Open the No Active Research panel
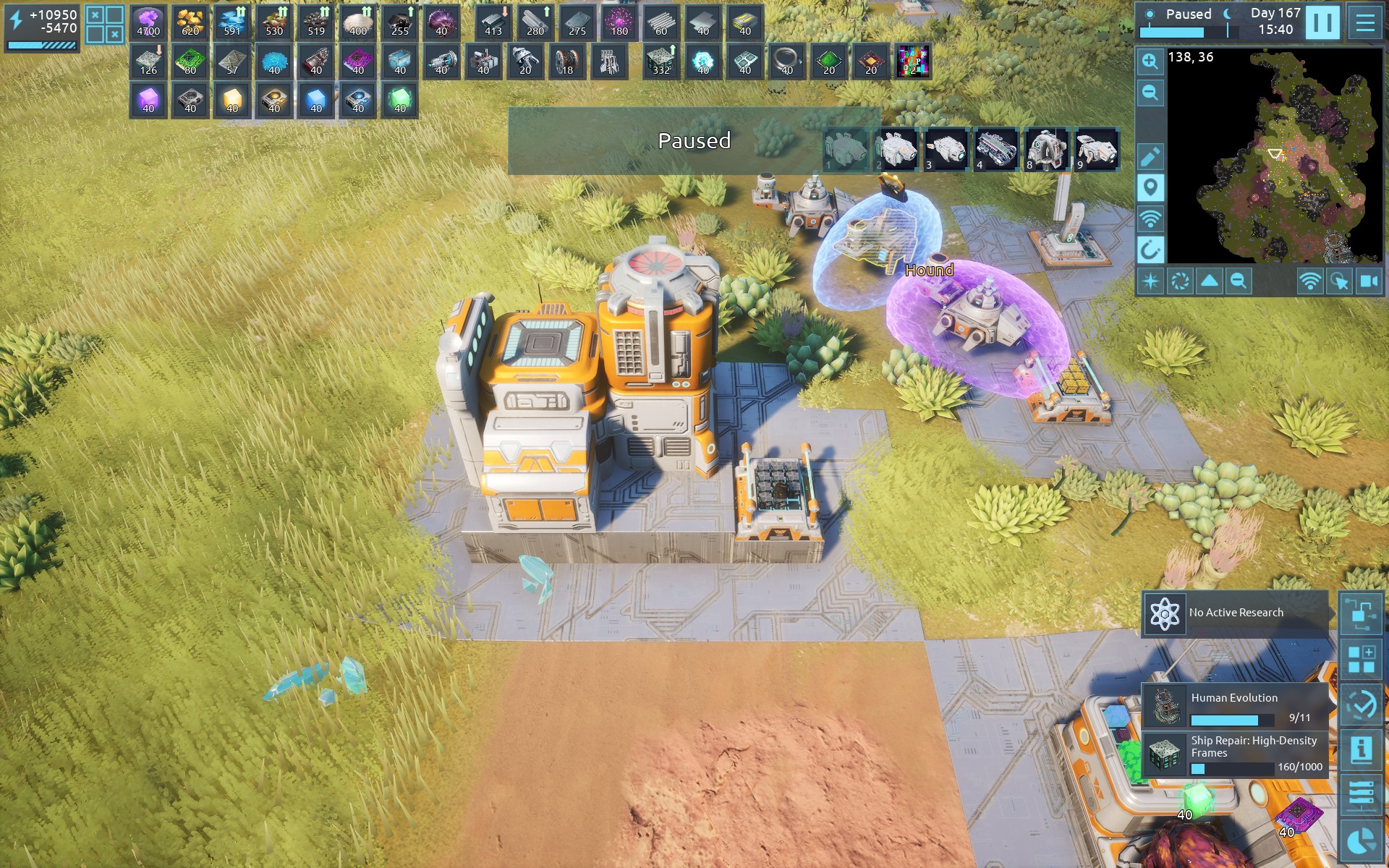 pyautogui.click(x=1236, y=613)
